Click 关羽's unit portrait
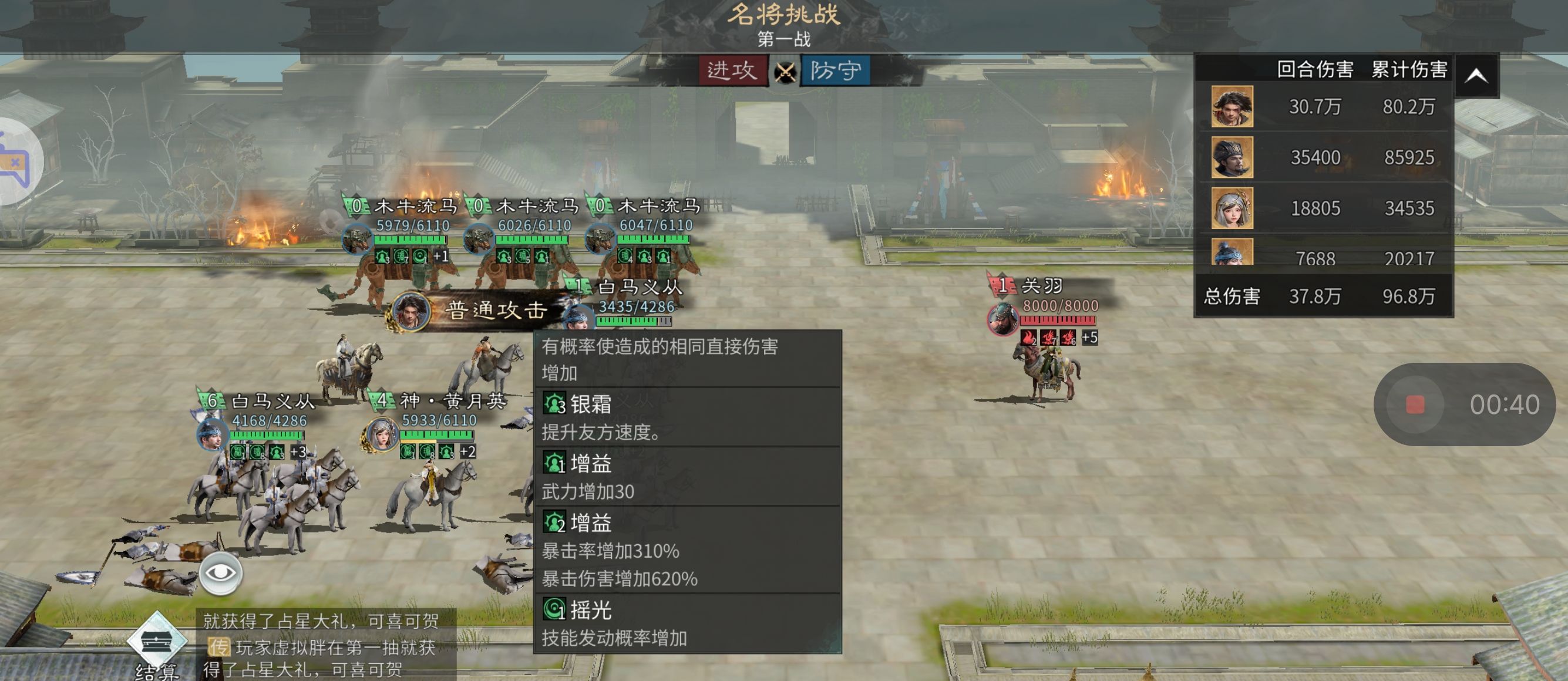The height and width of the screenshot is (681, 1568). click(1002, 318)
